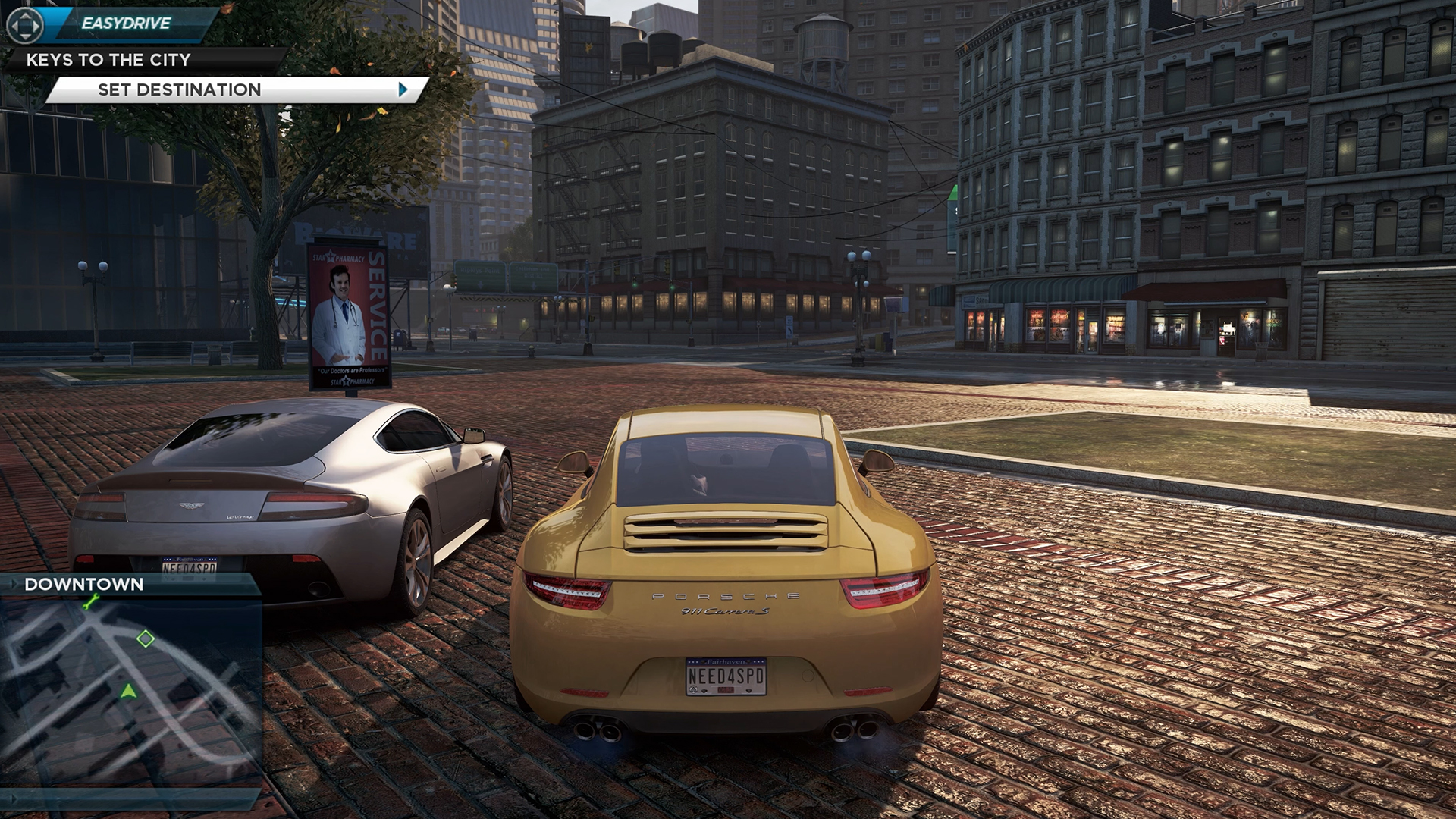Click the chevron on the minimap bottom bar
The width and height of the screenshot is (1456, 819).
(x=13, y=799)
